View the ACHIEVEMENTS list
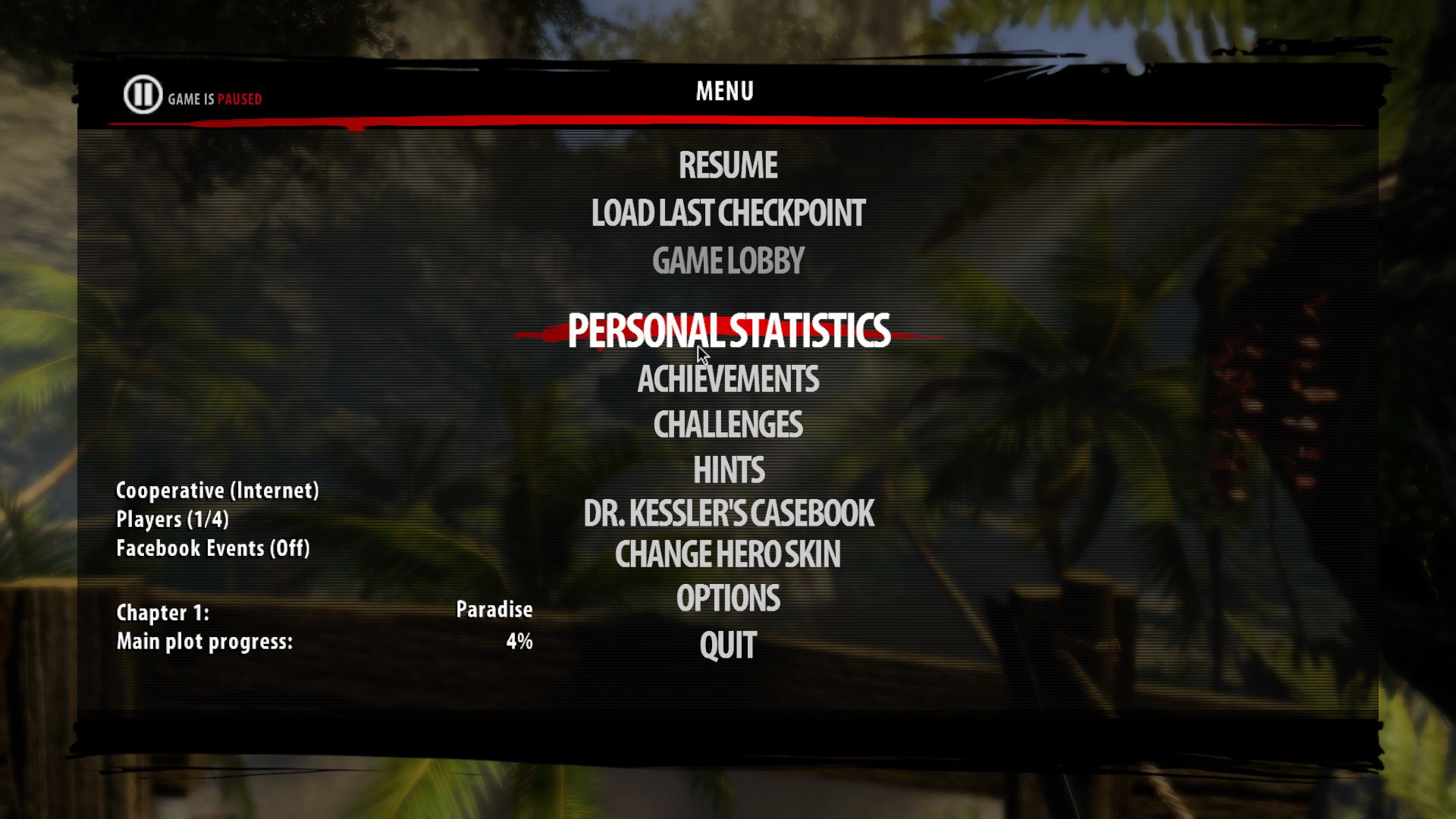The width and height of the screenshot is (1456, 819). pos(728,379)
